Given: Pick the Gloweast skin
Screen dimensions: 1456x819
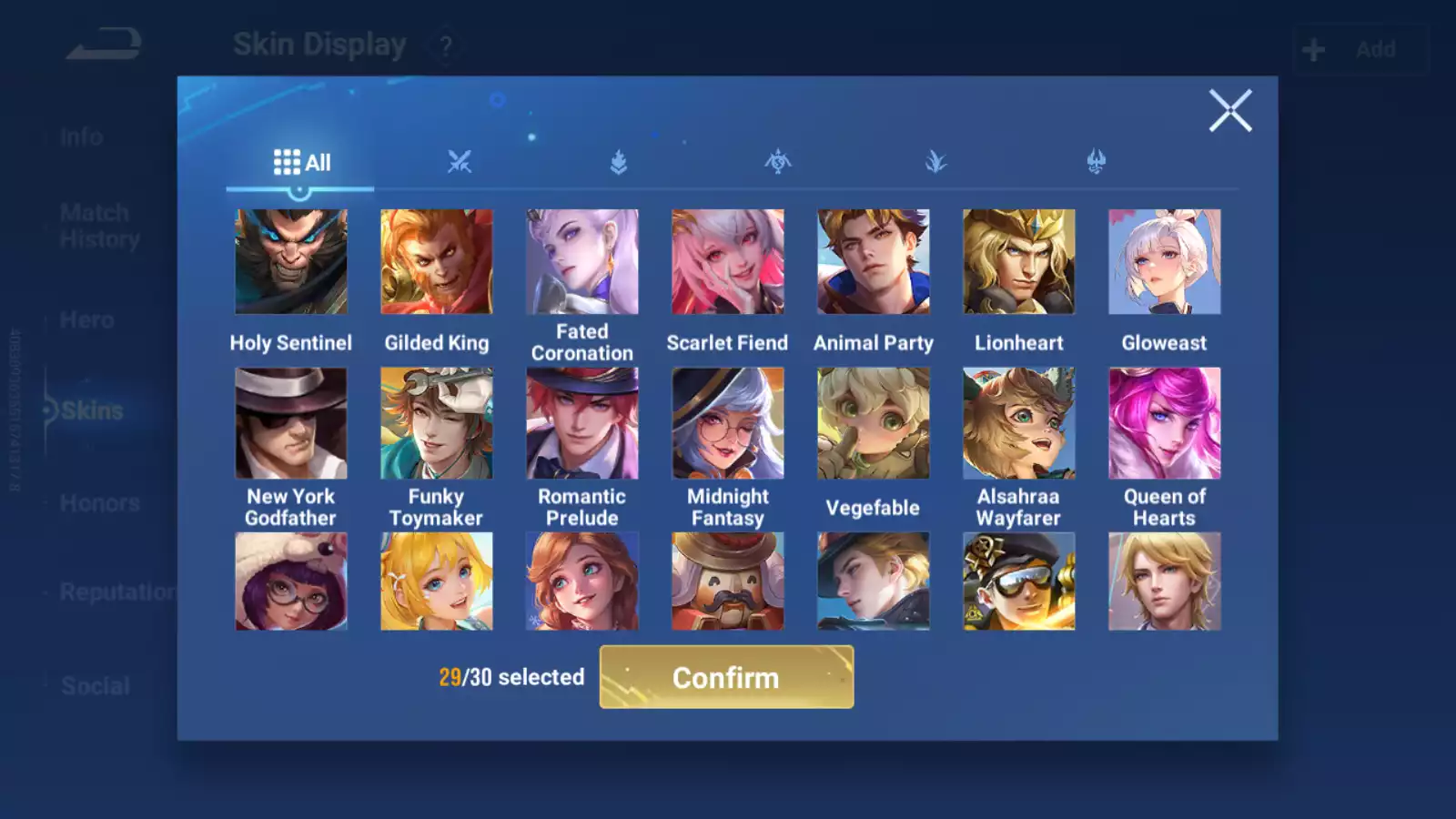Looking at the screenshot, I should (1165, 262).
